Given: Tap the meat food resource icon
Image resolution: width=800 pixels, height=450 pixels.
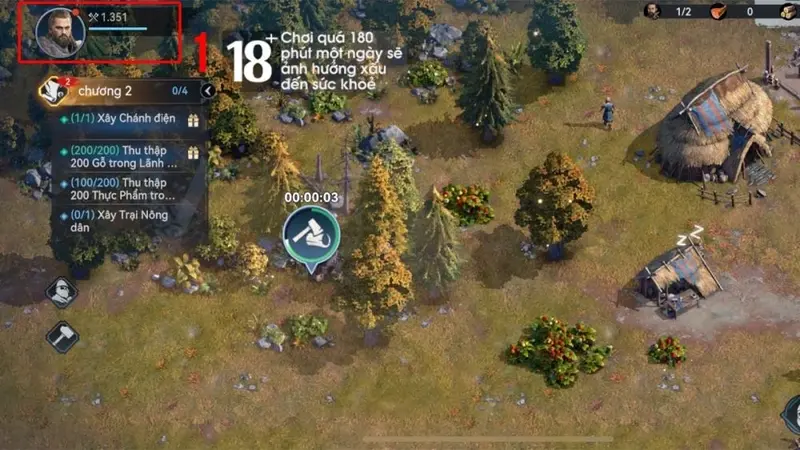Looking at the screenshot, I should click(718, 11).
